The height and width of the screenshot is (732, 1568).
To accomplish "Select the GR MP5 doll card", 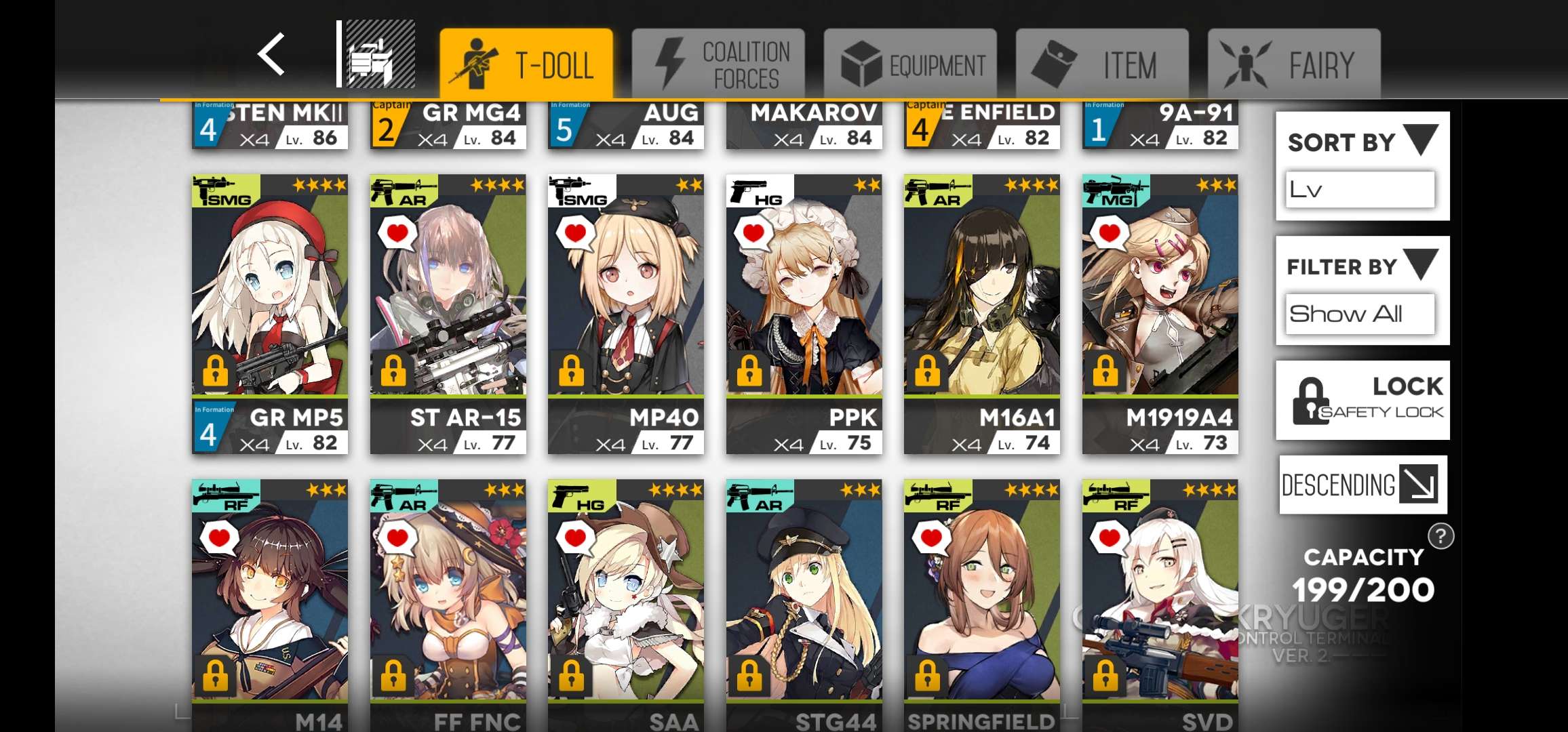I will coord(270,314).
